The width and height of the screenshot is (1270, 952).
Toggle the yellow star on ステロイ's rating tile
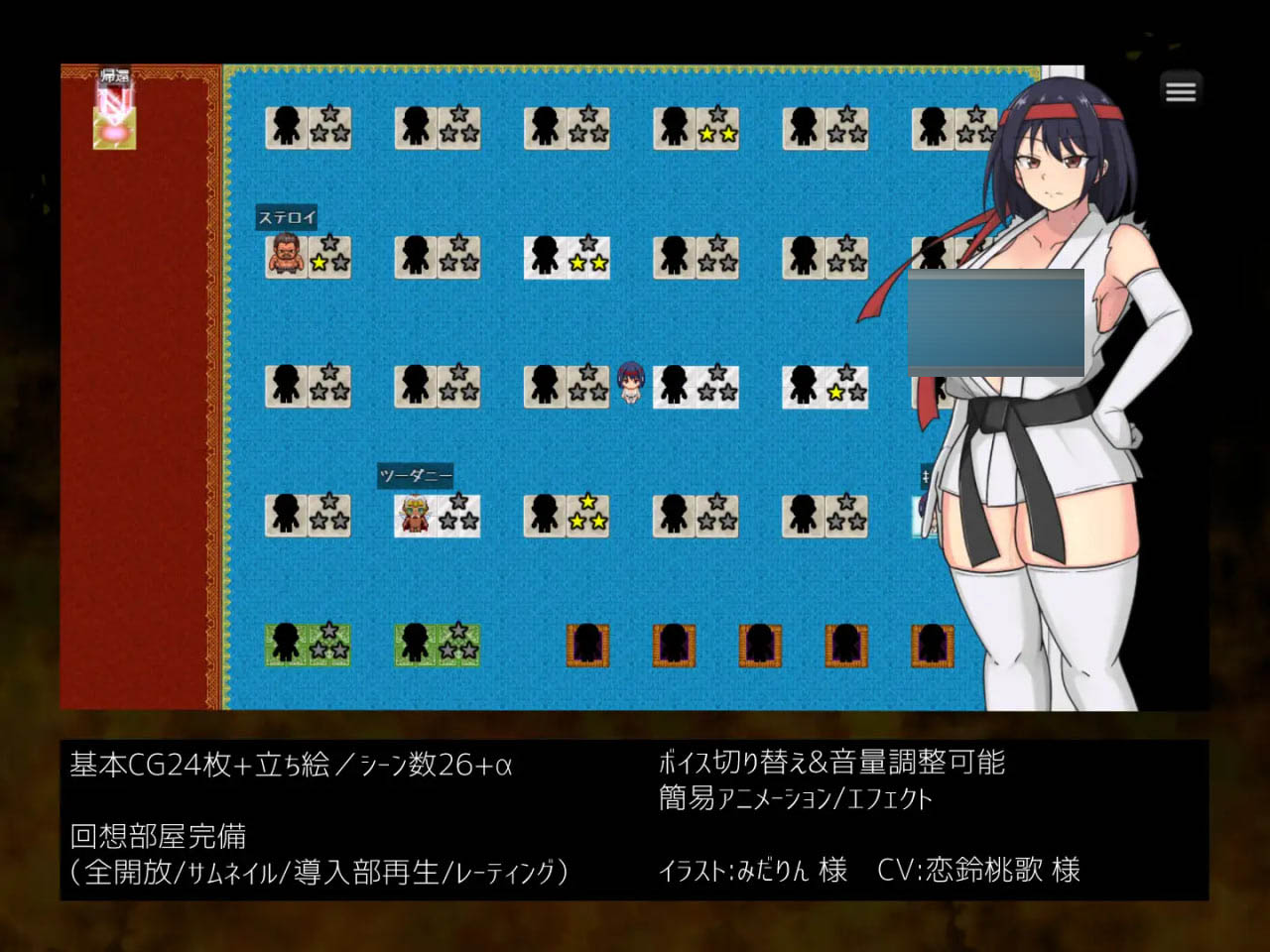tap(318, 262)
